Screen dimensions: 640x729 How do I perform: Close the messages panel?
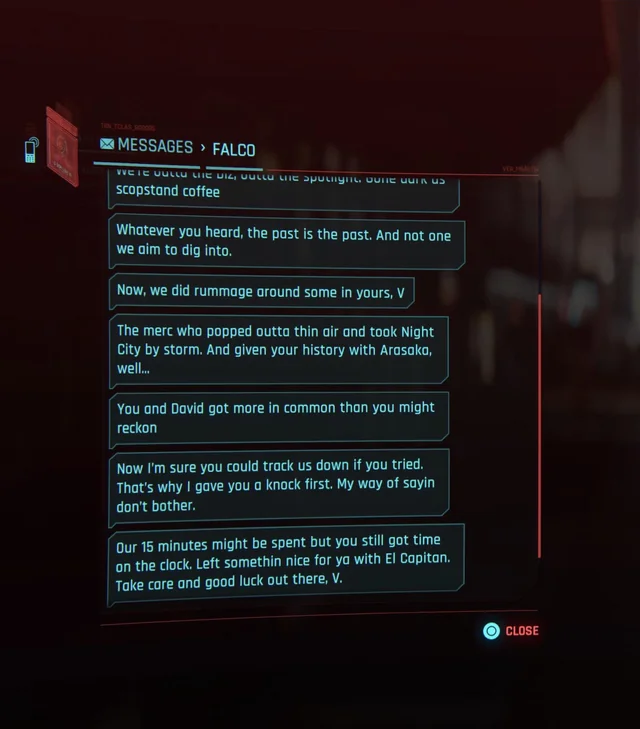(511, 631)
